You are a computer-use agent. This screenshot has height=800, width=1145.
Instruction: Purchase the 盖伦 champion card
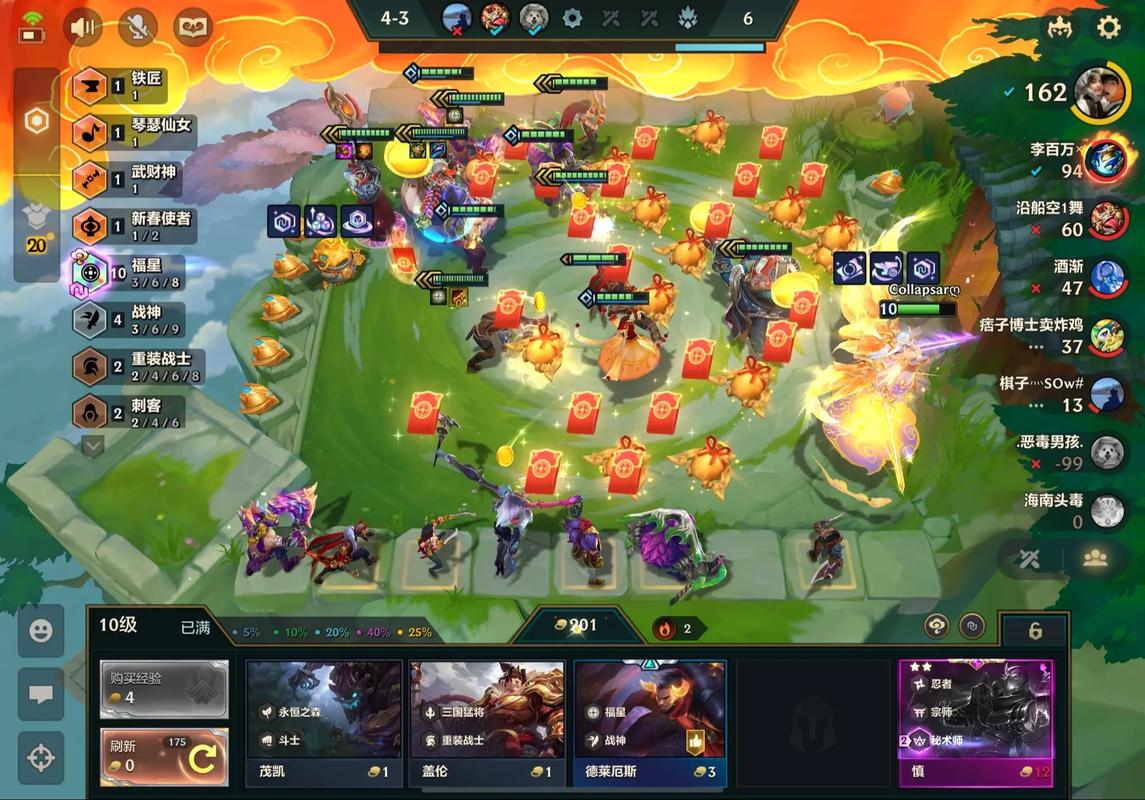click(x=487, y=723)
